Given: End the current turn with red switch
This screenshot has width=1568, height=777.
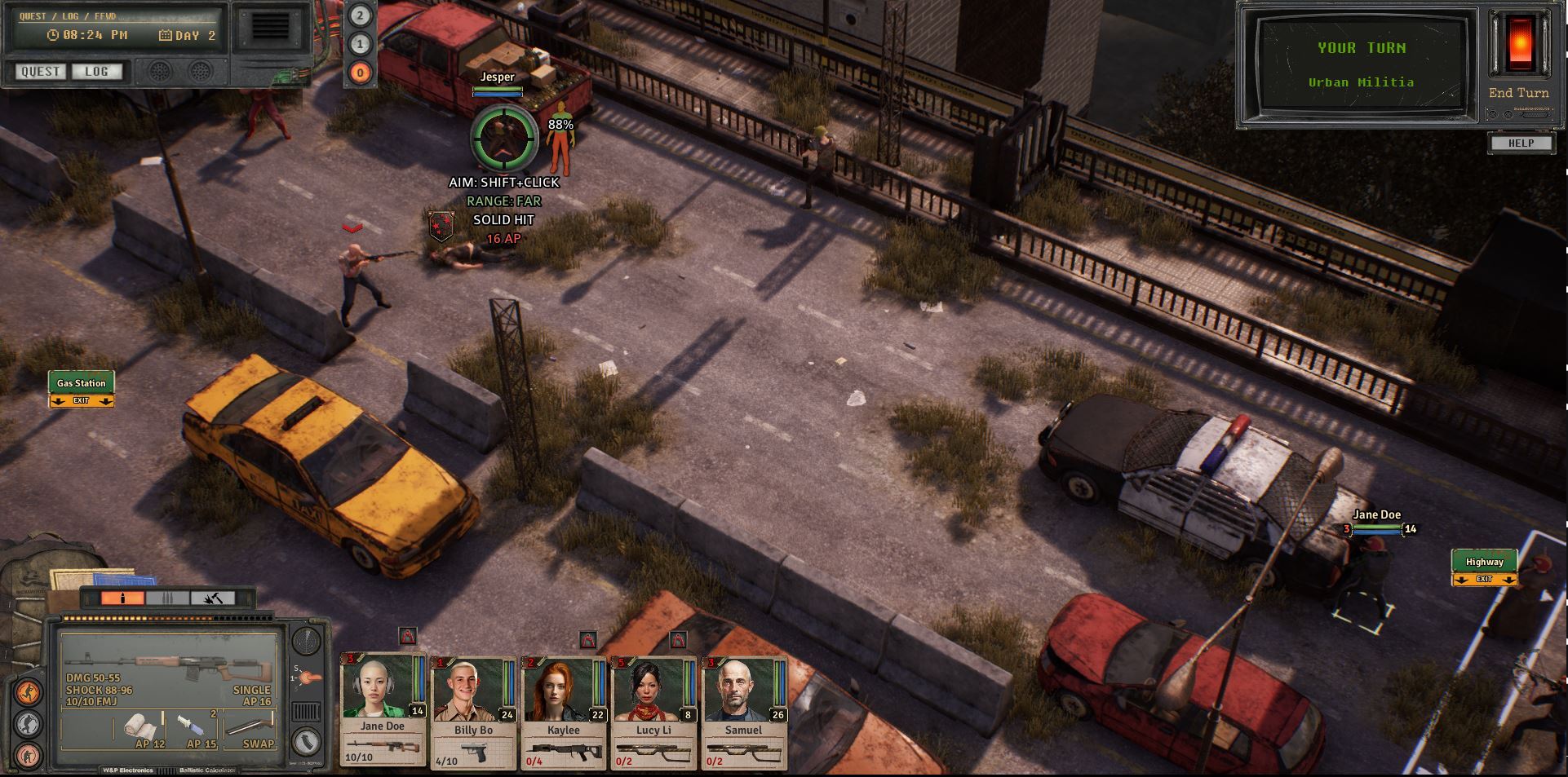Looking at the screenshot, I should [x=1519, y=45].
